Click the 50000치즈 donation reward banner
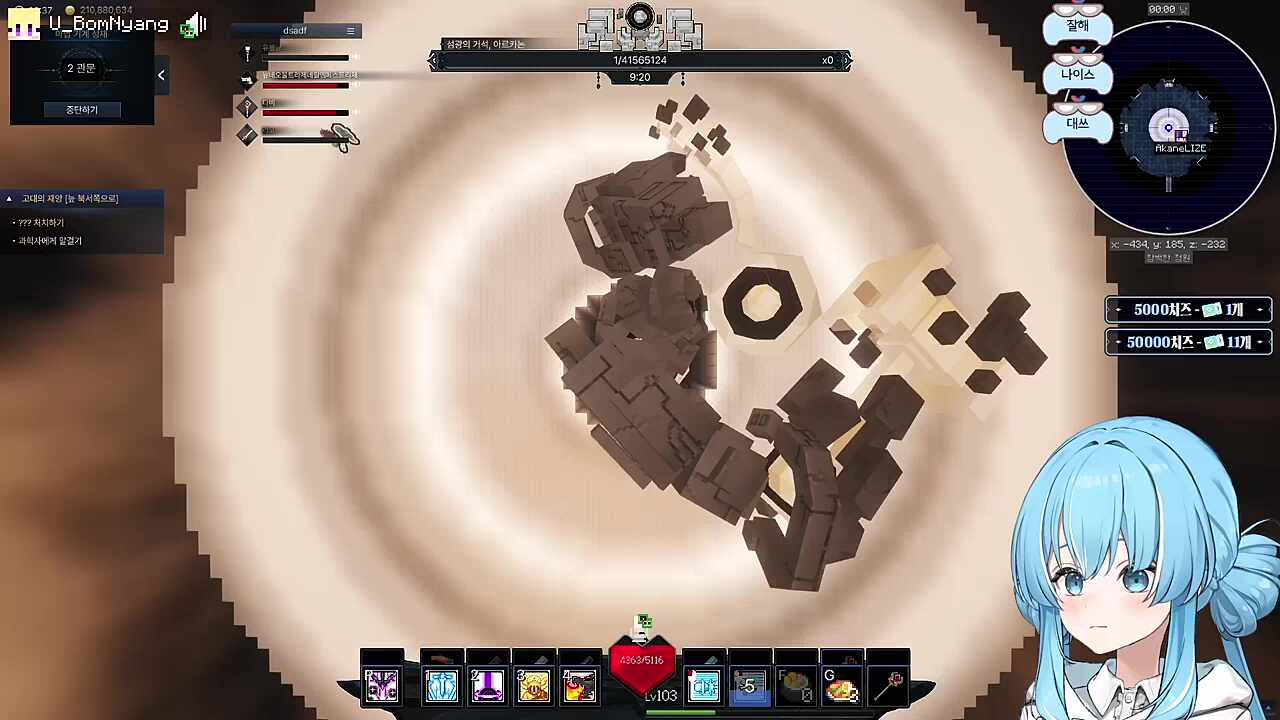This screenshot has width=1280, height=720. pyautogui.click(x=1188, y=342)
